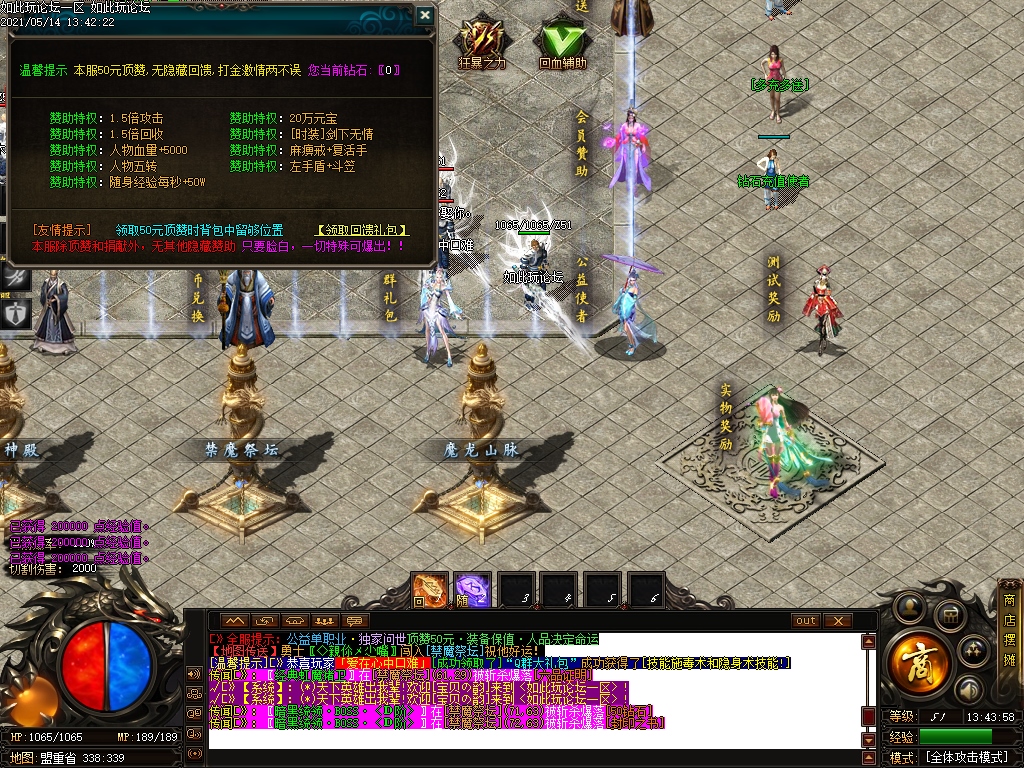This screenshot has height=768, width=1024.
Task: Select the first chat channel tab
Action: pos(233,621)
